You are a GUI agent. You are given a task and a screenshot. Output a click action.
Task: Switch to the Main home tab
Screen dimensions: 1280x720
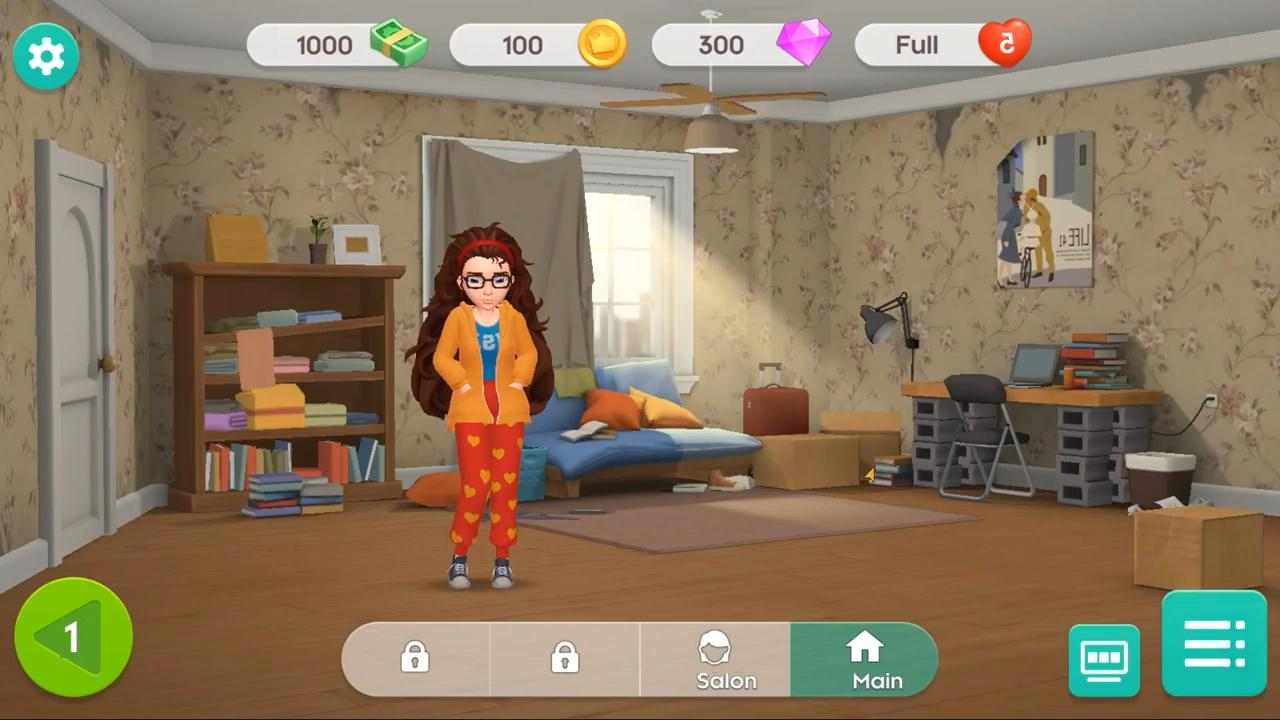point(864,660)
